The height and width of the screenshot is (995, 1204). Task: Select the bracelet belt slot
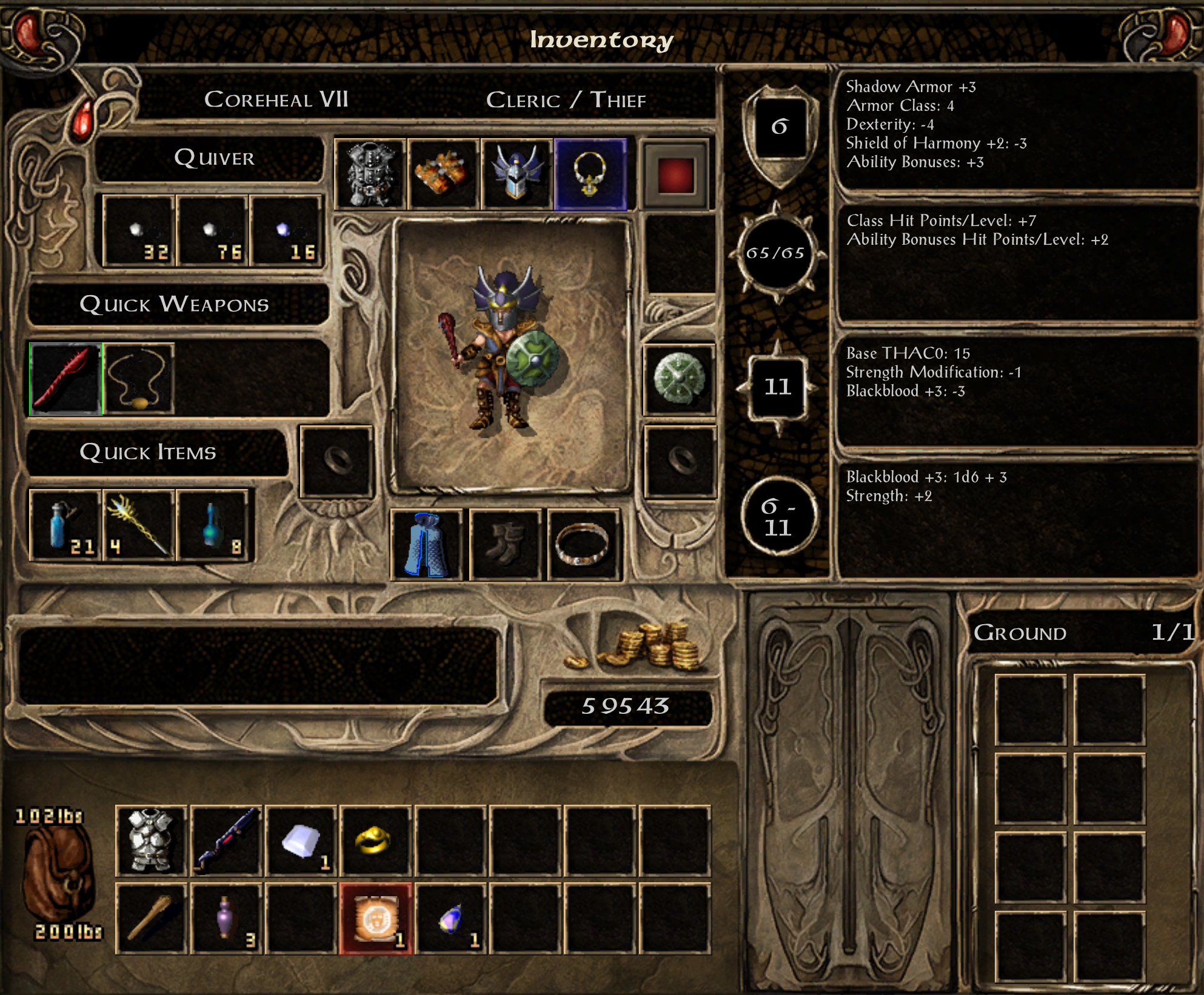coord(583,545)
